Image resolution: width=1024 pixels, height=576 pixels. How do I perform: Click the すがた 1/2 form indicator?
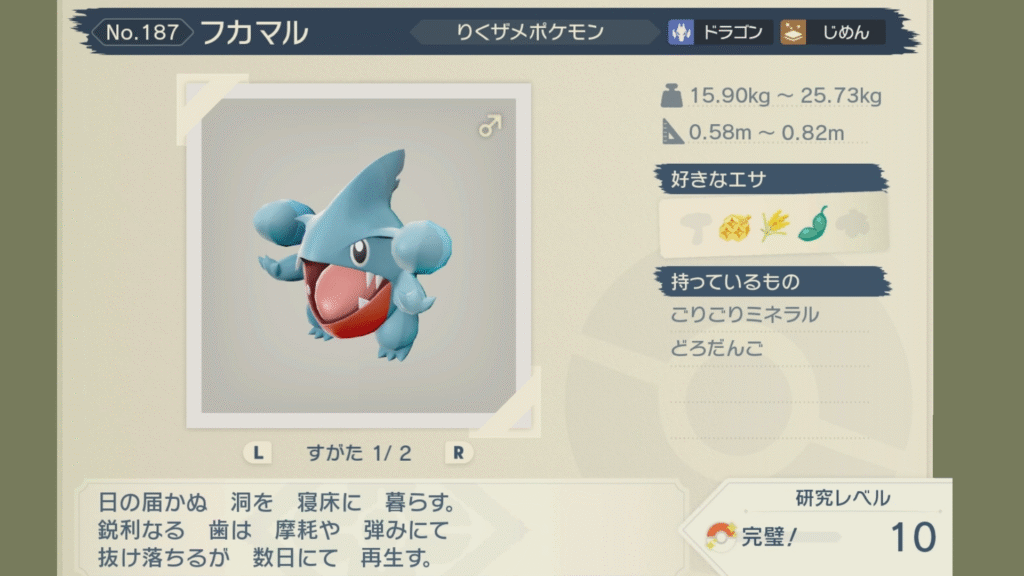pos(359,452)
